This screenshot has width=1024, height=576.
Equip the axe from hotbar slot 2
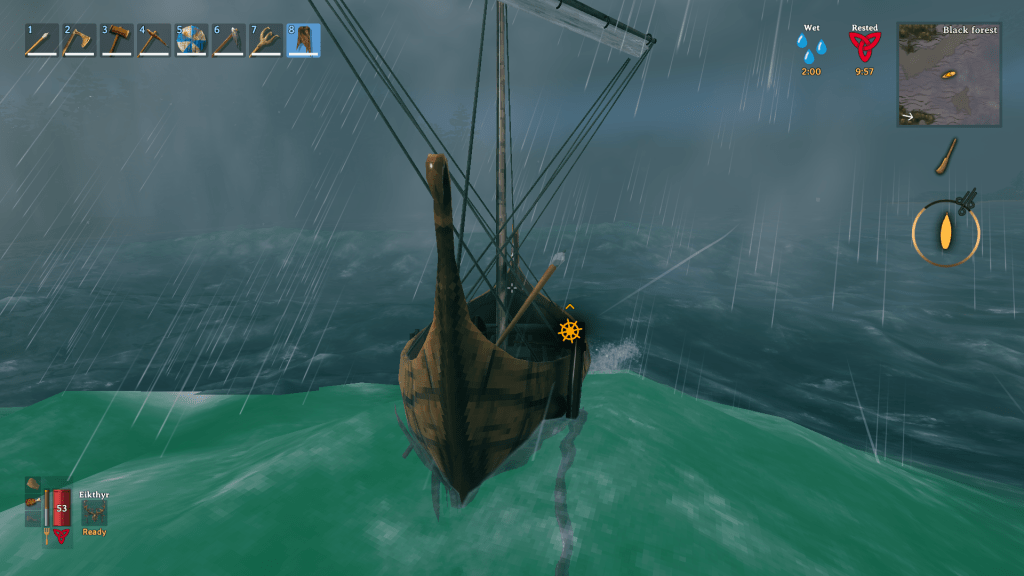point(79,41)
